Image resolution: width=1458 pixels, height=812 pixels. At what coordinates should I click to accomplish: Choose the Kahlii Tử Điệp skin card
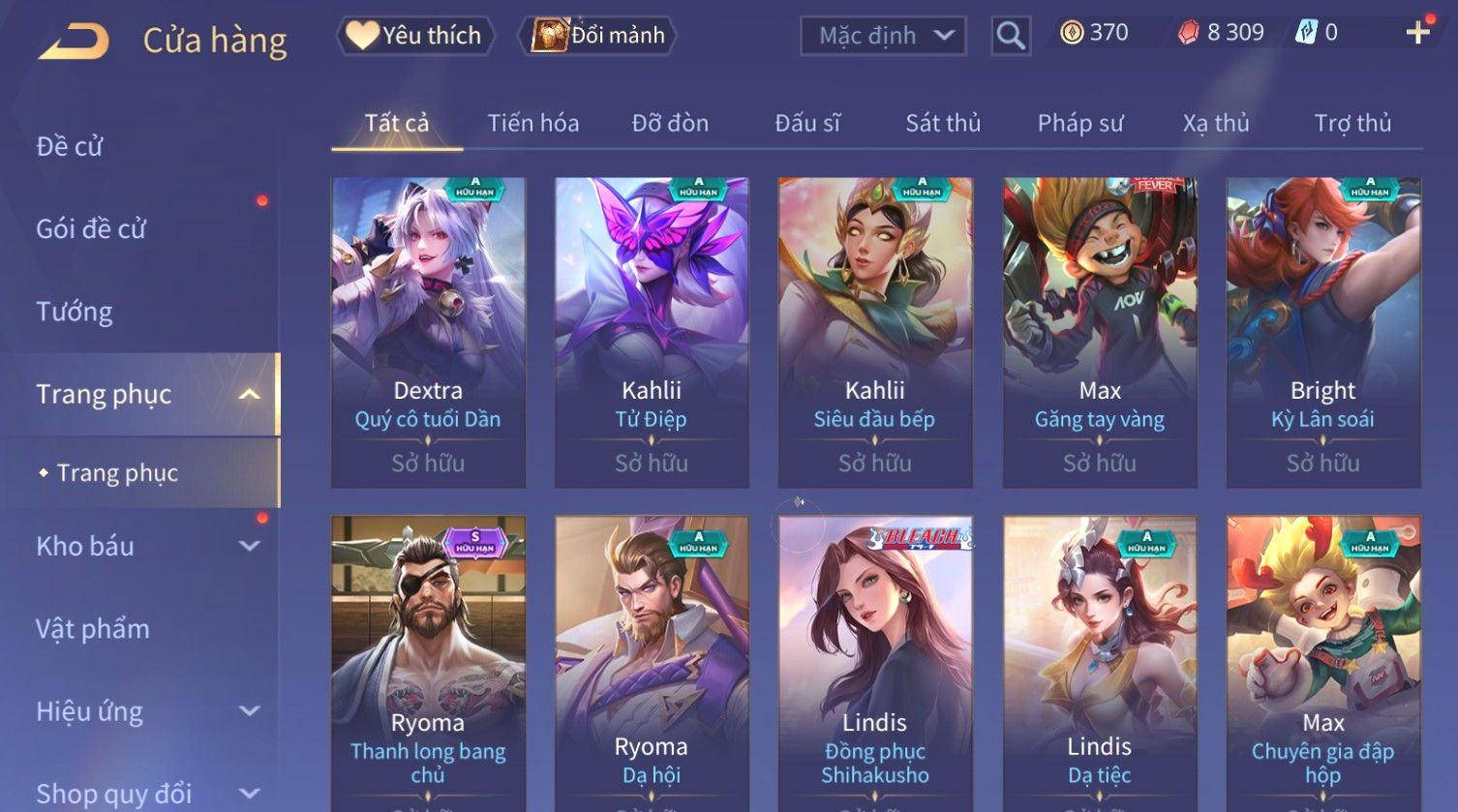pyautogui.click(x=652, y=331)
